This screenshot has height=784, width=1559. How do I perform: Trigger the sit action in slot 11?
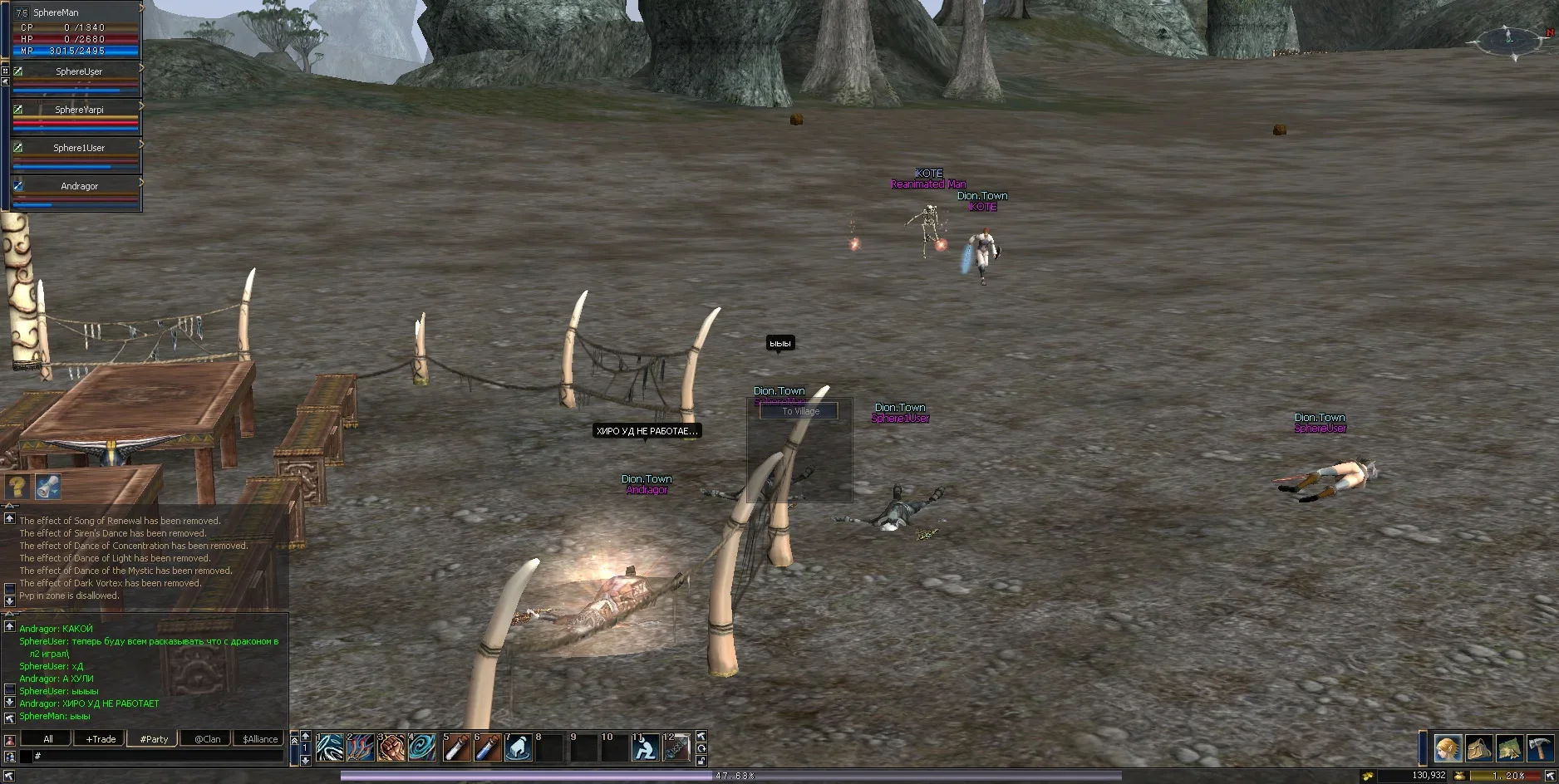[x=645, y=747]
